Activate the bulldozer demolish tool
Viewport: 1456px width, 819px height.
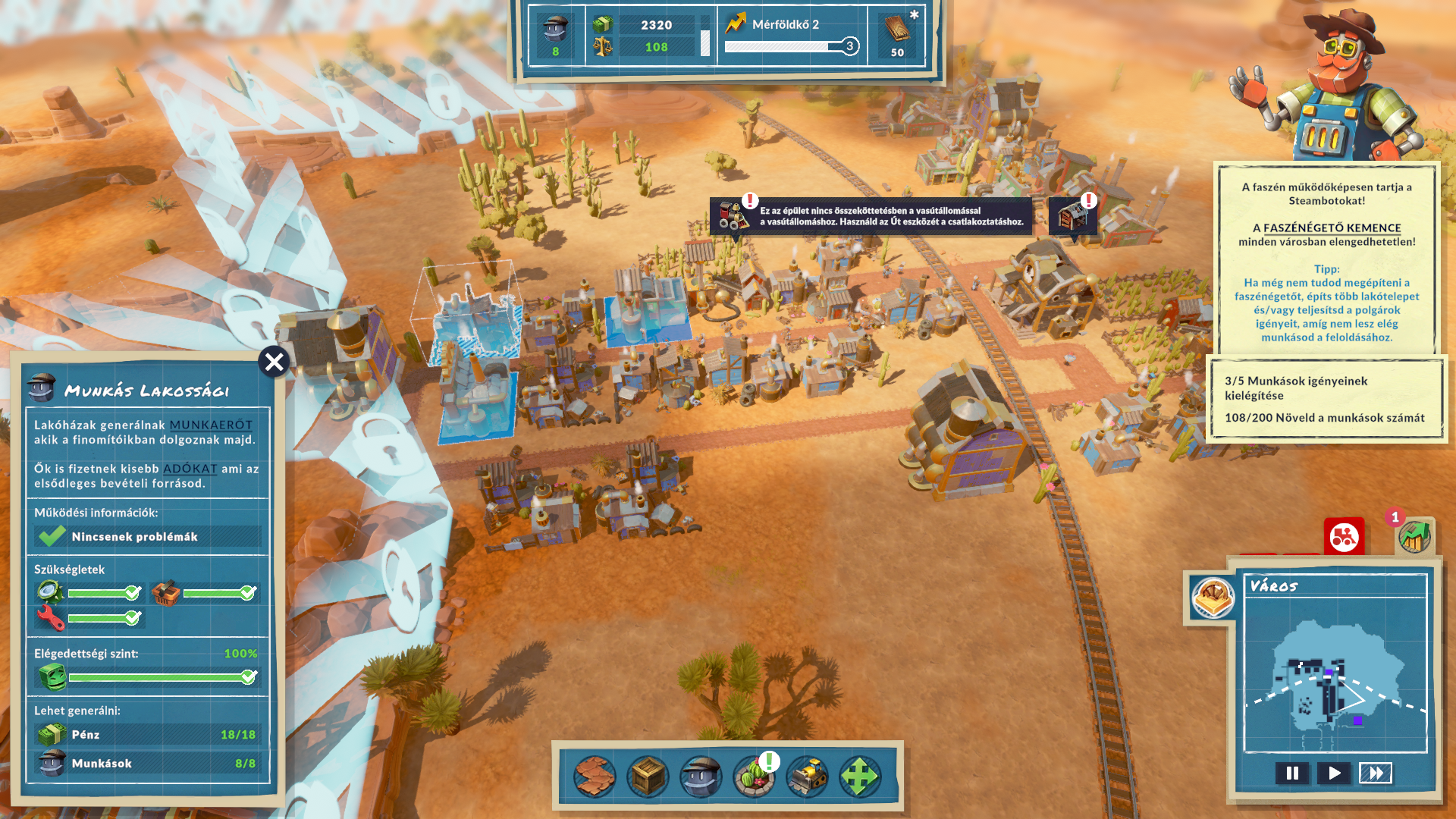pos(807,776)
